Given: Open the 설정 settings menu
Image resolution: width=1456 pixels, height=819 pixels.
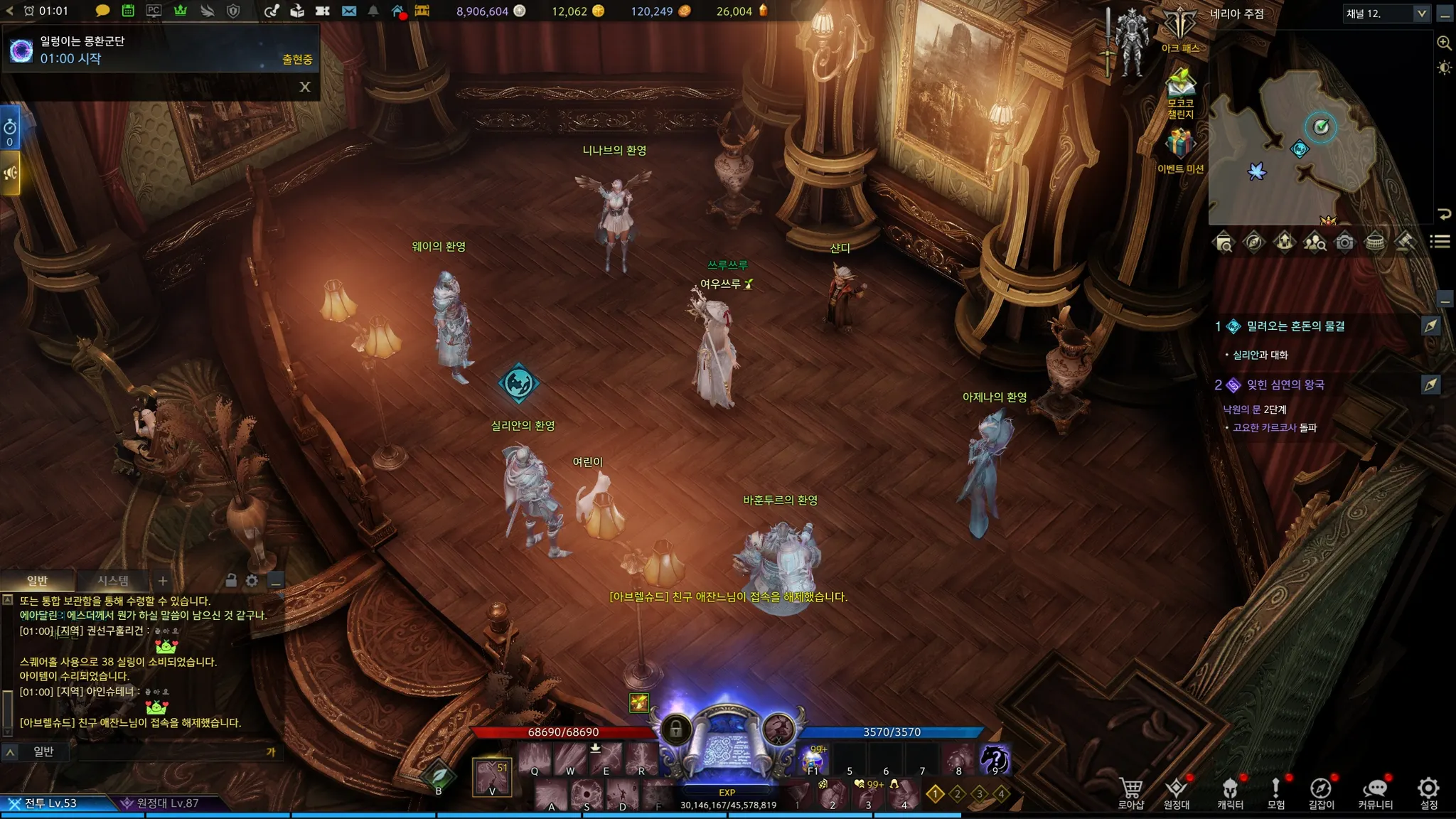Looking at the screenshot, I should click(x=1428, y=793).
